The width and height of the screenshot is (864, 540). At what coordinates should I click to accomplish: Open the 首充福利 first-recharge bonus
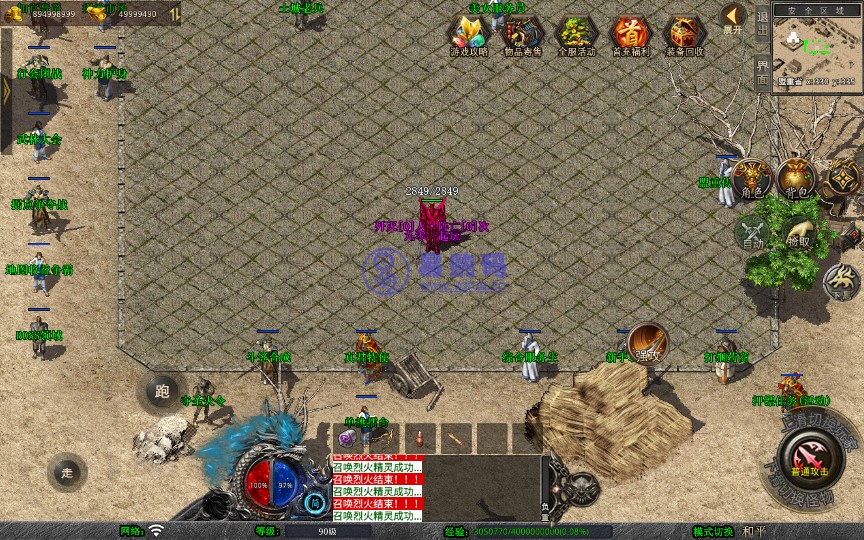tap(630, 34)
